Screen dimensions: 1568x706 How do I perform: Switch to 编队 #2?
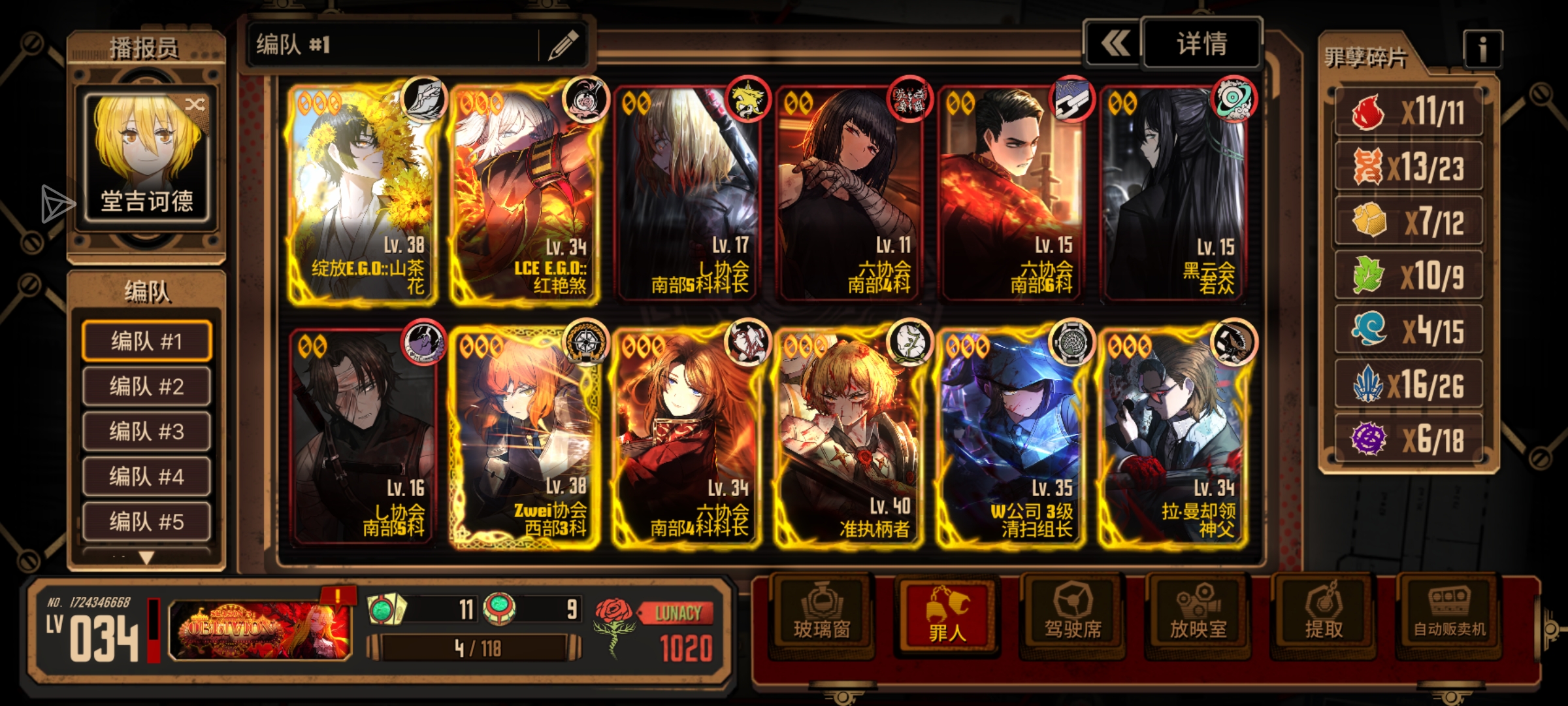pyautogui.click(x=146, y=386)
